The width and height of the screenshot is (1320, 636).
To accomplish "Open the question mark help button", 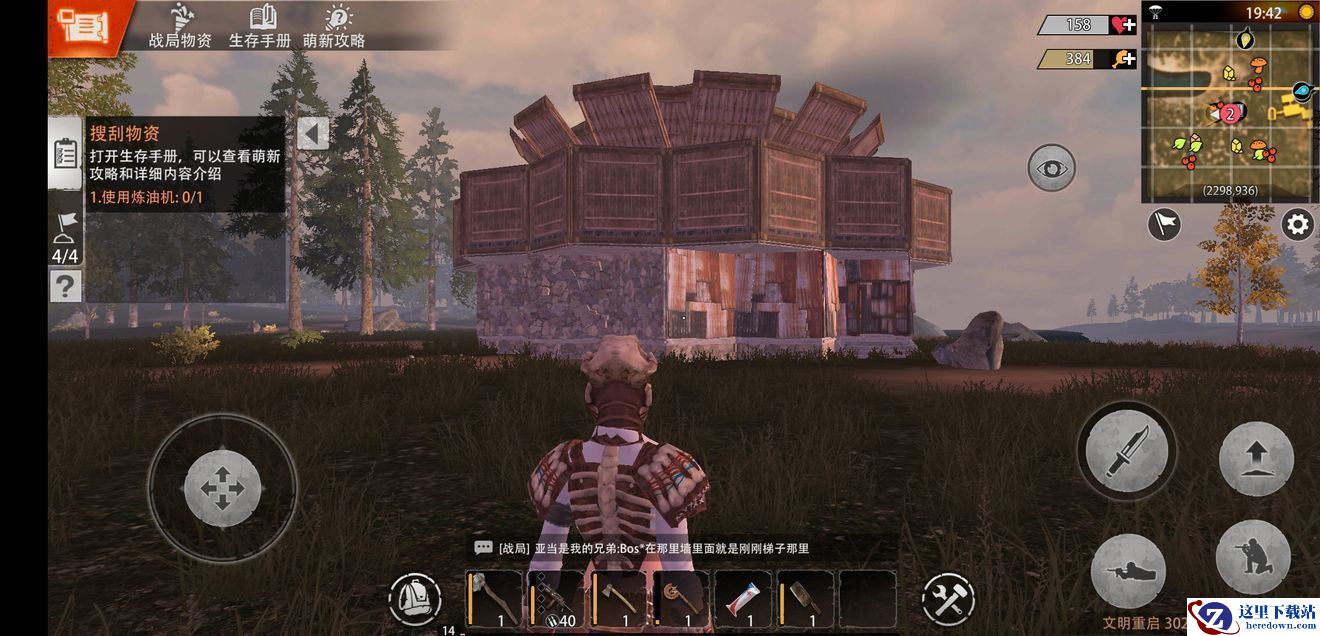I will click(65, 287).
